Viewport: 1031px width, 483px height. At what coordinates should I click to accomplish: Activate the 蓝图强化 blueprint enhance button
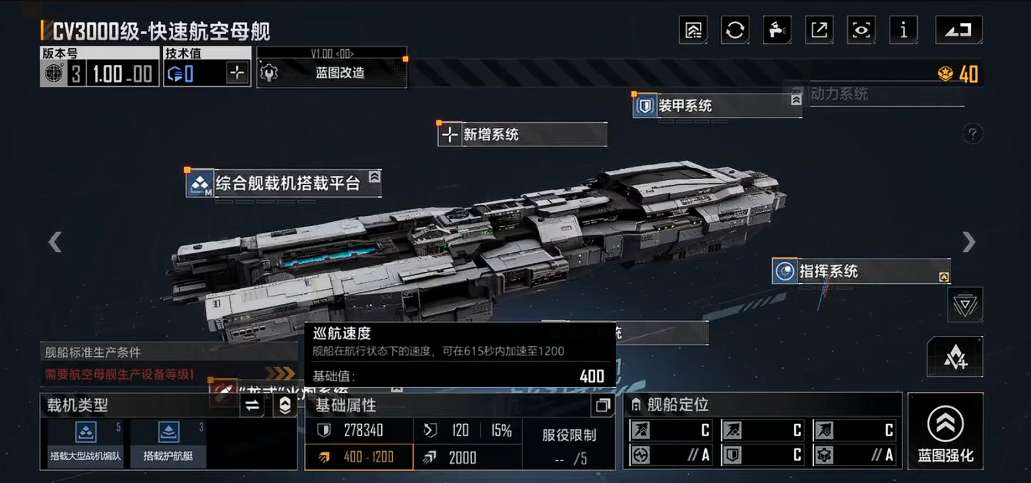(x=945, y=431)
